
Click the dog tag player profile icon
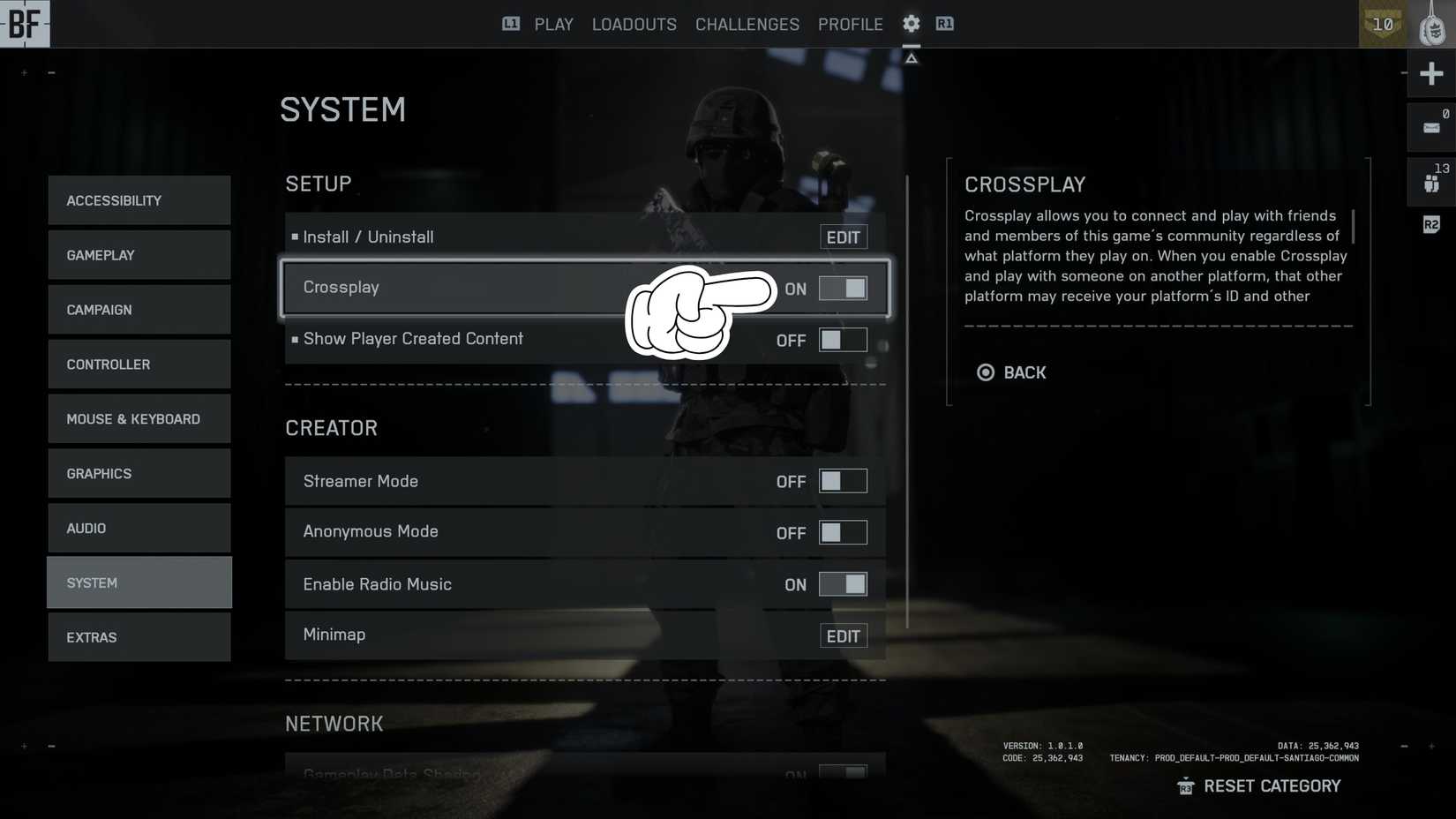click(x=1431, y=24)
